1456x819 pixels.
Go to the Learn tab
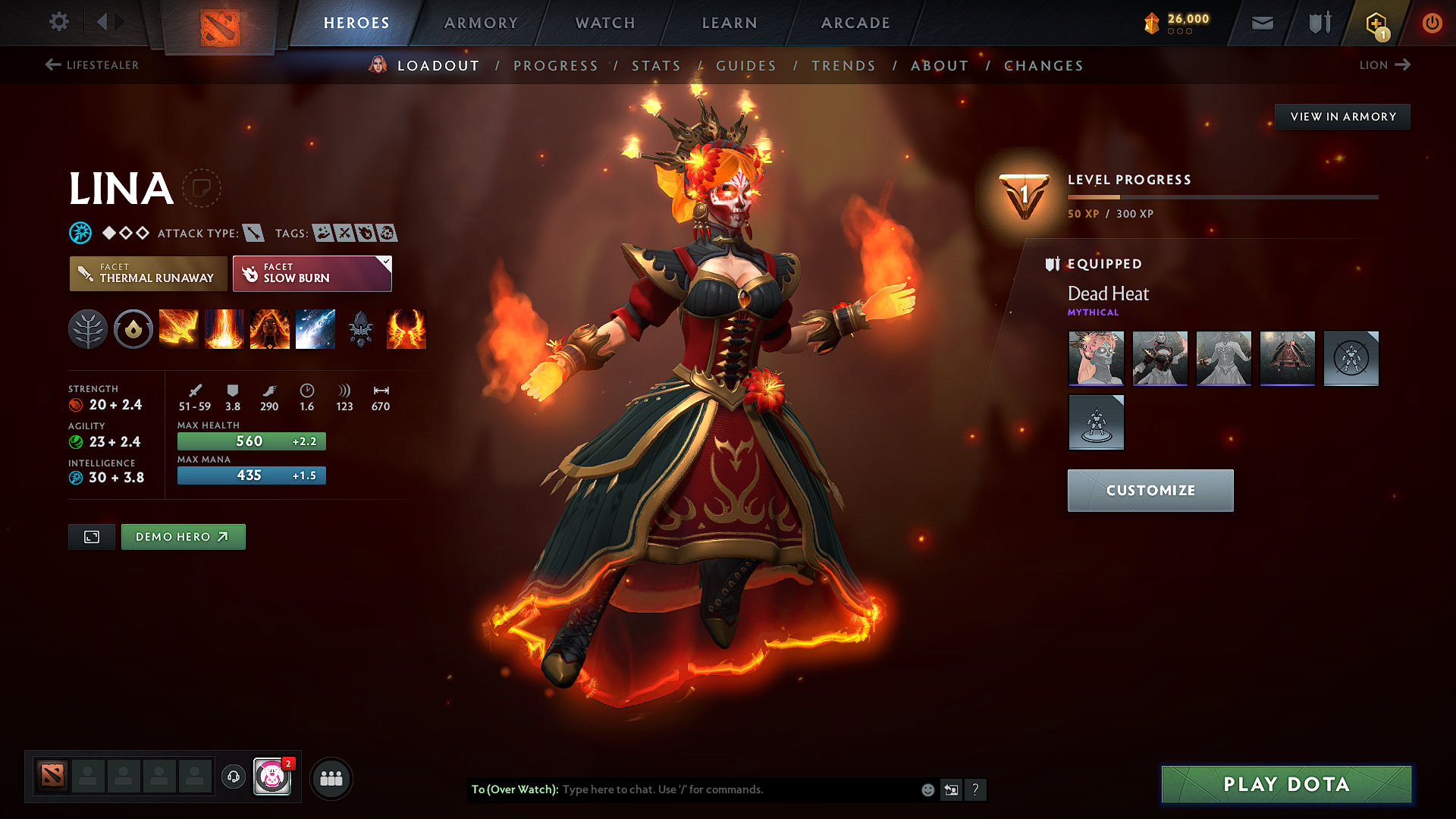pos(730,23)
